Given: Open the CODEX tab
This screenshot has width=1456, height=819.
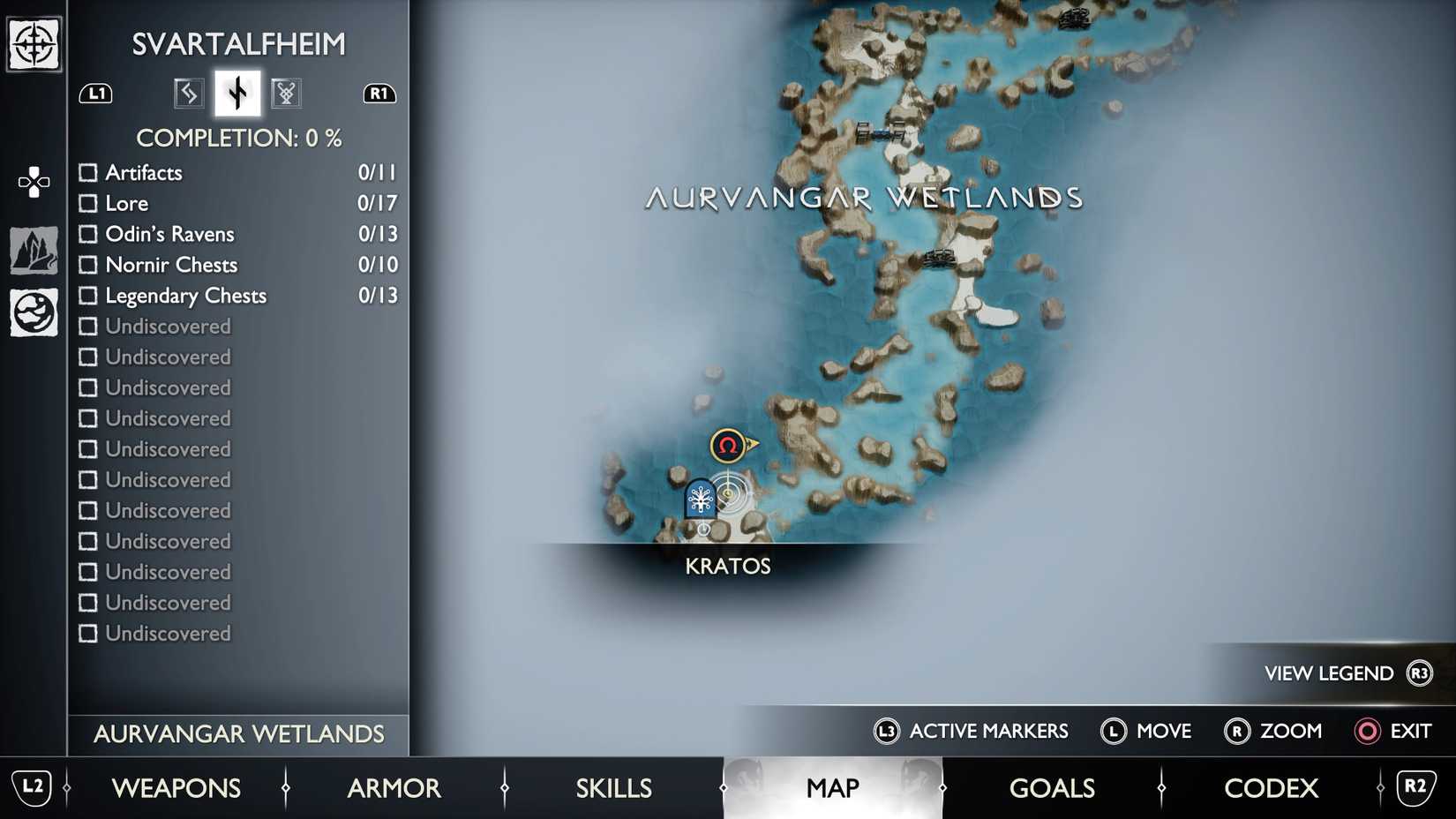Looking at the screenshot, I should coord(1271,787).
